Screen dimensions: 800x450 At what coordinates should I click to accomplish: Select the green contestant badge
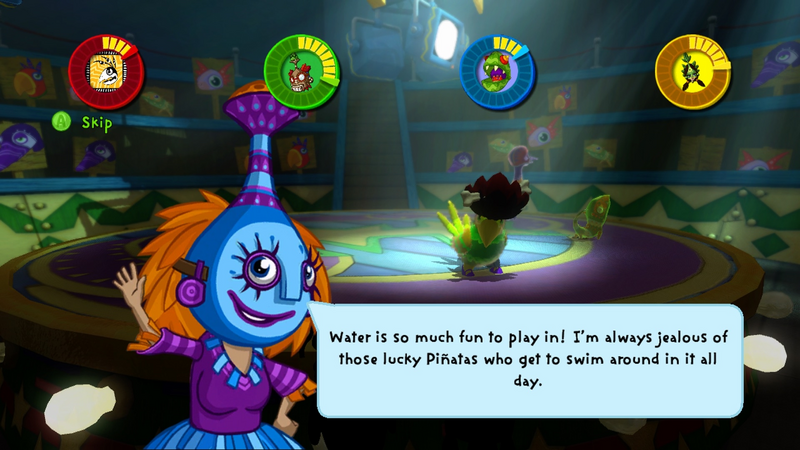coord(301,72)
